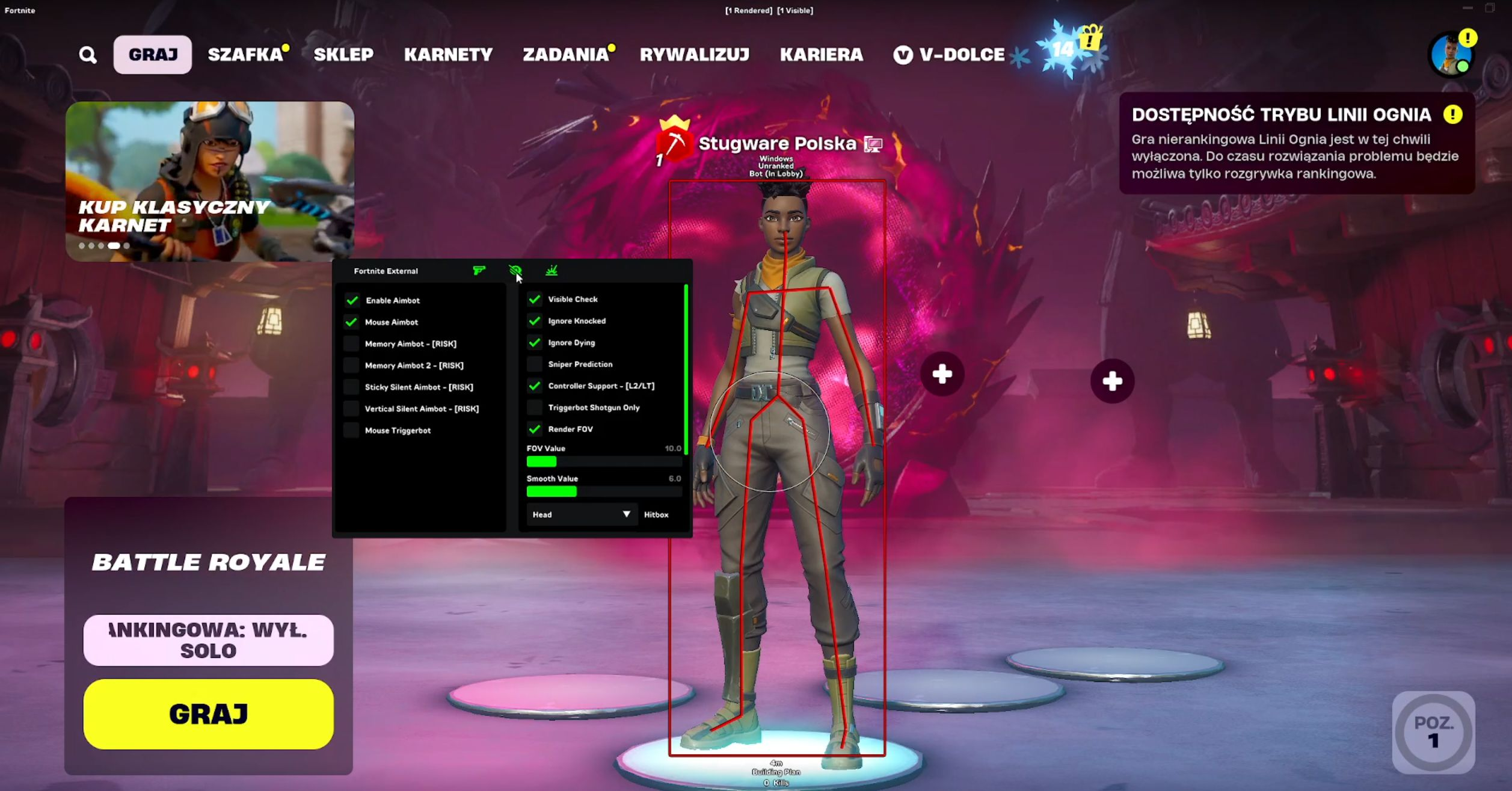
Task: Open the SKLEP tab
Action: click(343, 55)
